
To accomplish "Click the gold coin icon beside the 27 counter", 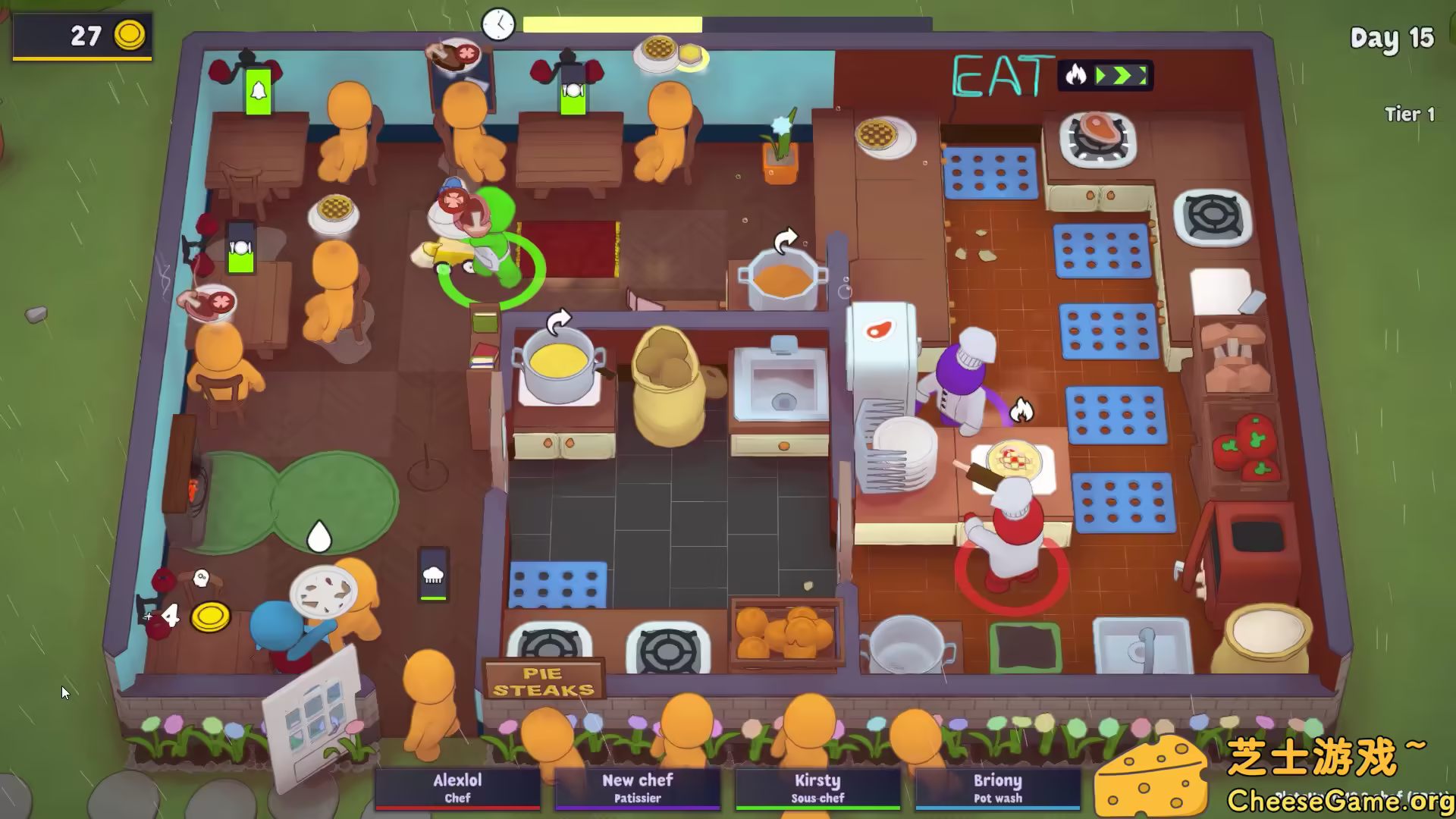I will pos(130,35).
